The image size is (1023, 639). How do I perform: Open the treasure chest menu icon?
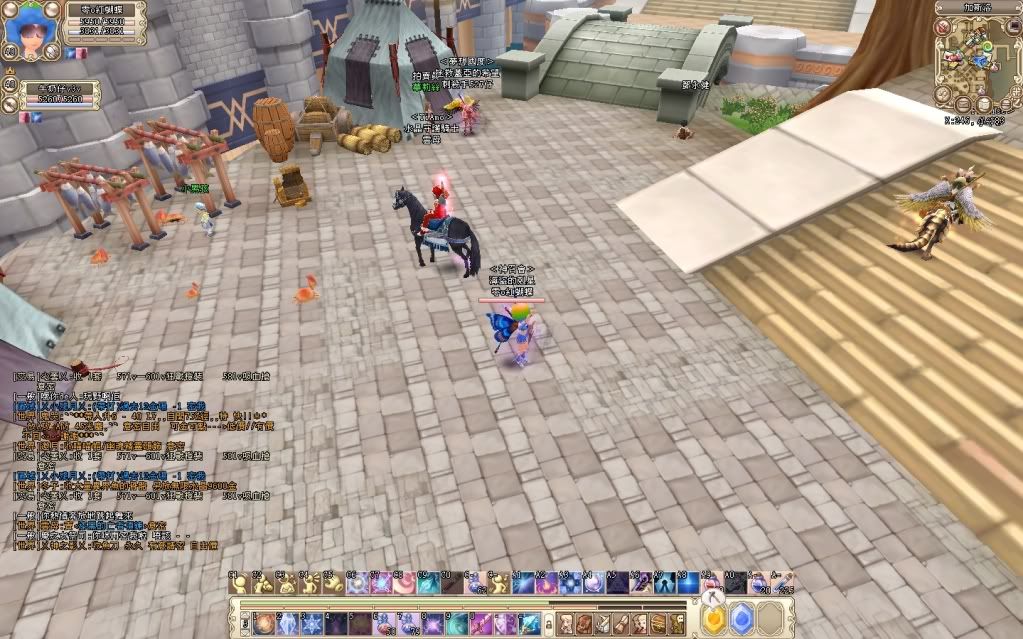click(x=656, y=623)
